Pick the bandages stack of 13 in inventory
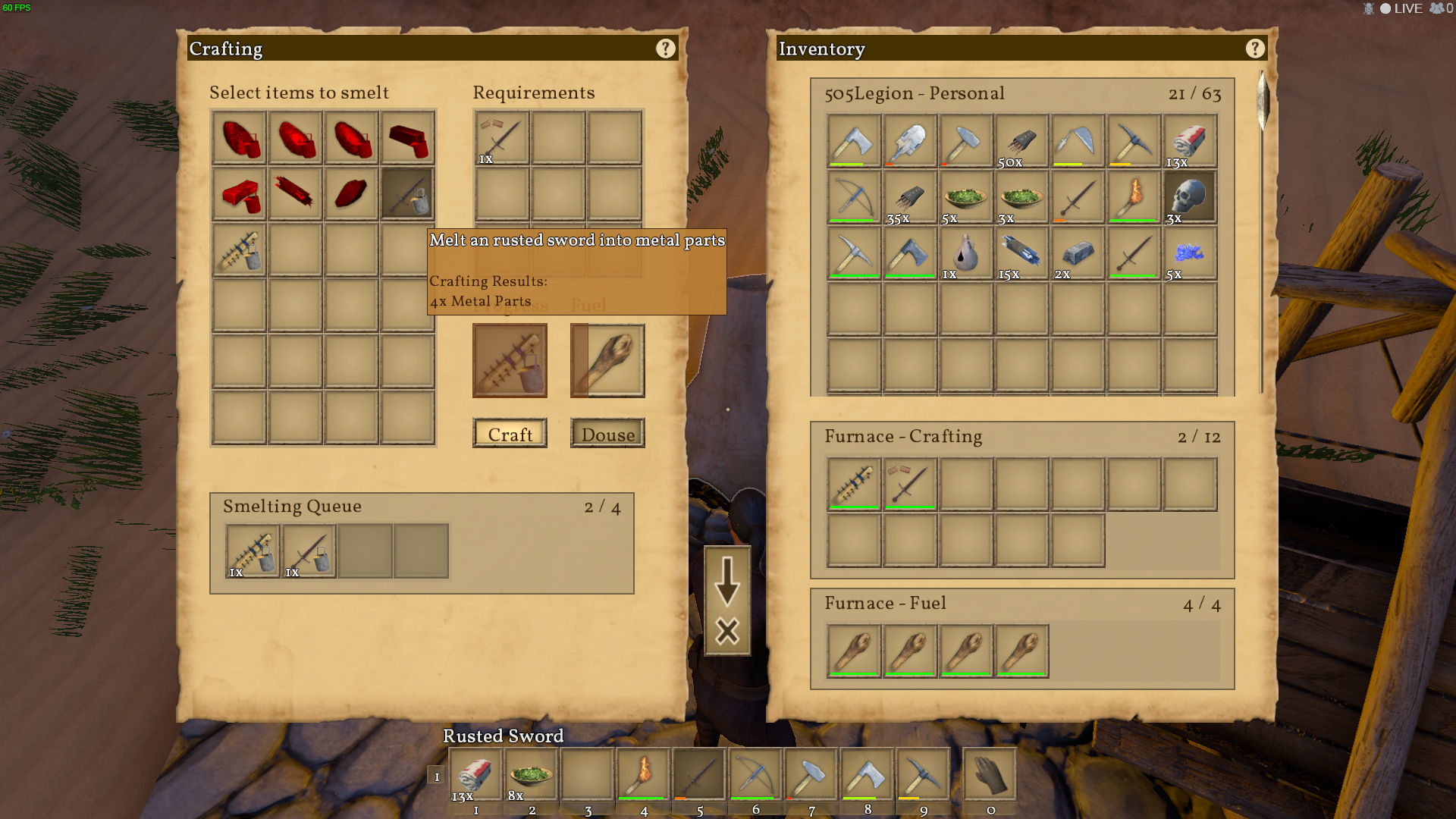 tap(1190, 141)
